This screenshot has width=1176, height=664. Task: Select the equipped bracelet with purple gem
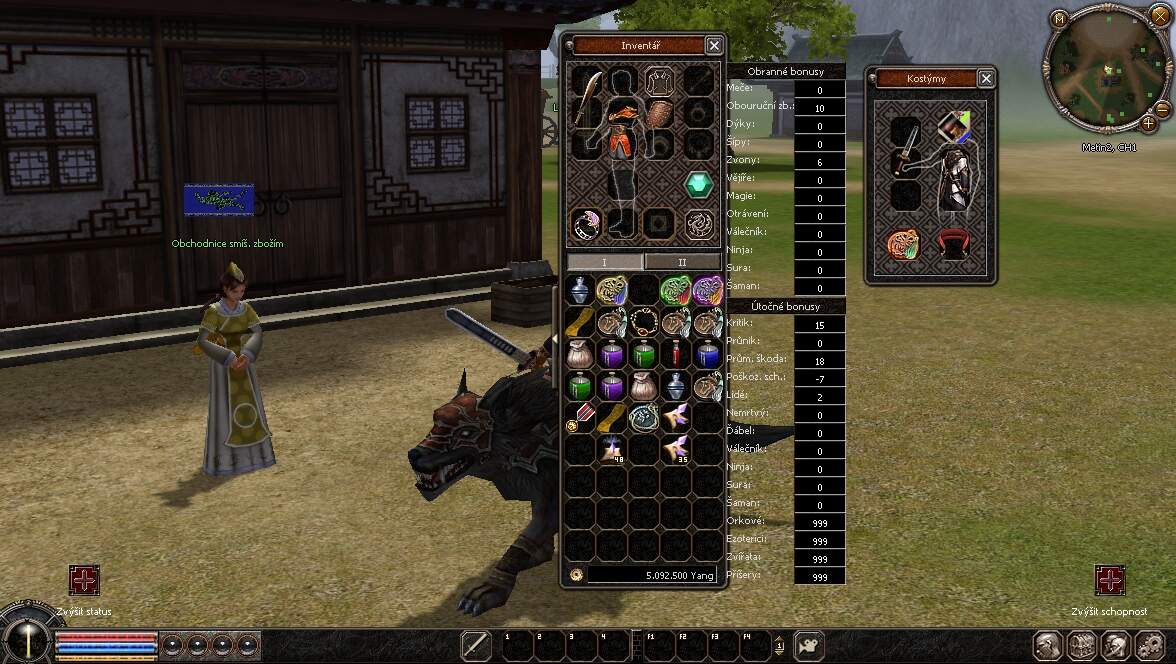[585, 225]
